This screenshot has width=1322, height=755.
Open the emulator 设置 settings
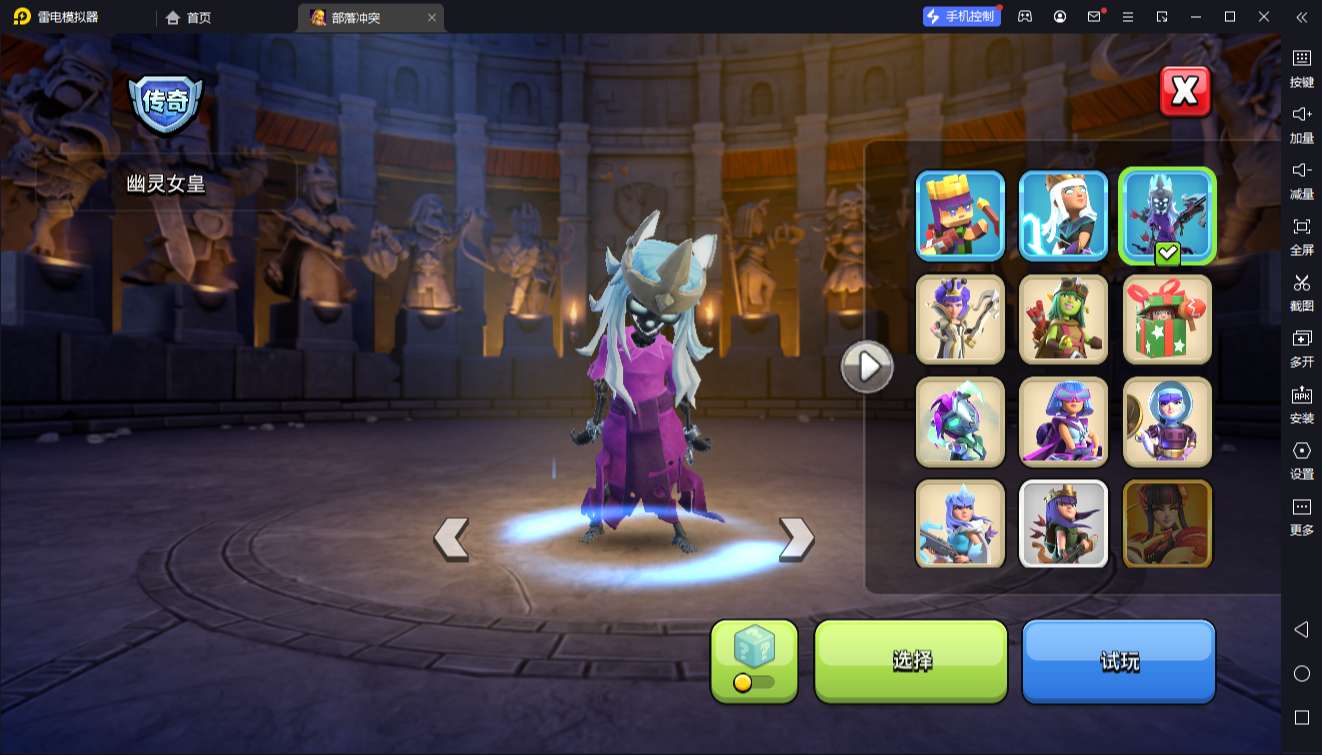tap(1301, 459)
